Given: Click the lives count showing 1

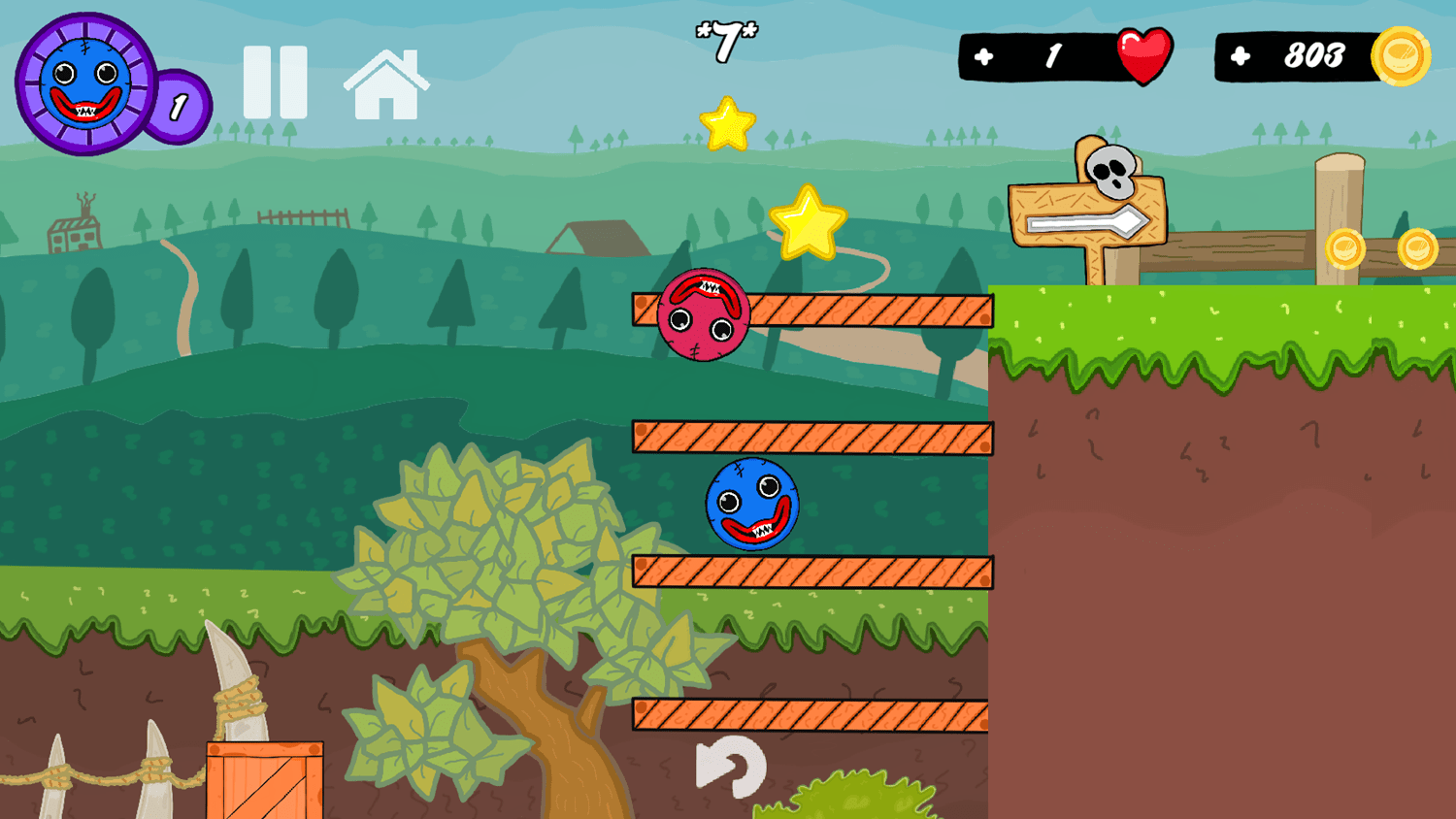Looking at the screenshot, I should [1055, 55].
